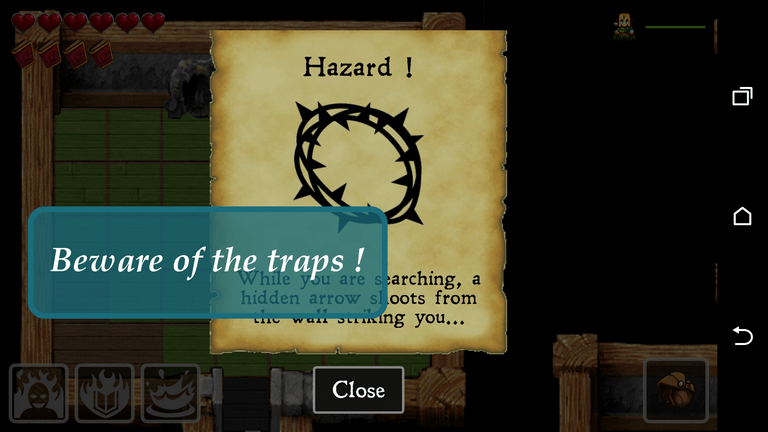Tap the Android back button
Viewport: 768px width, 432px height.
(742, 336)
